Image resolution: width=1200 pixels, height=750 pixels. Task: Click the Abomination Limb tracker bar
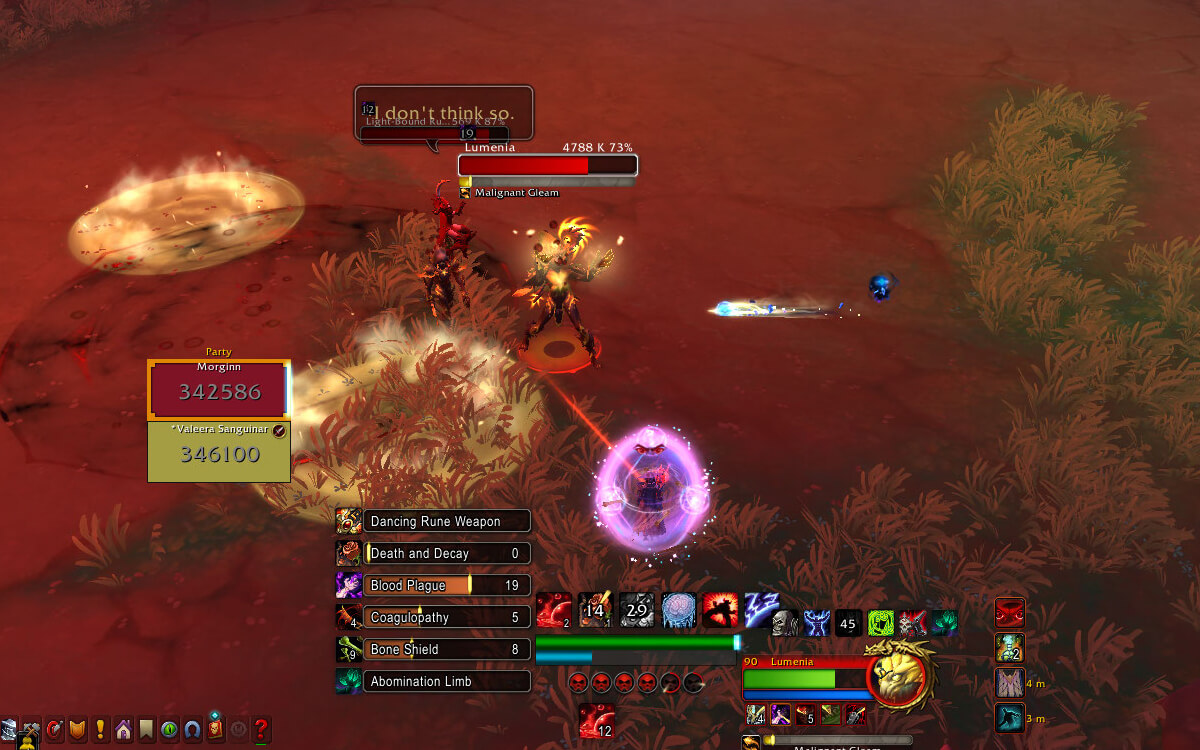point(447,681)
